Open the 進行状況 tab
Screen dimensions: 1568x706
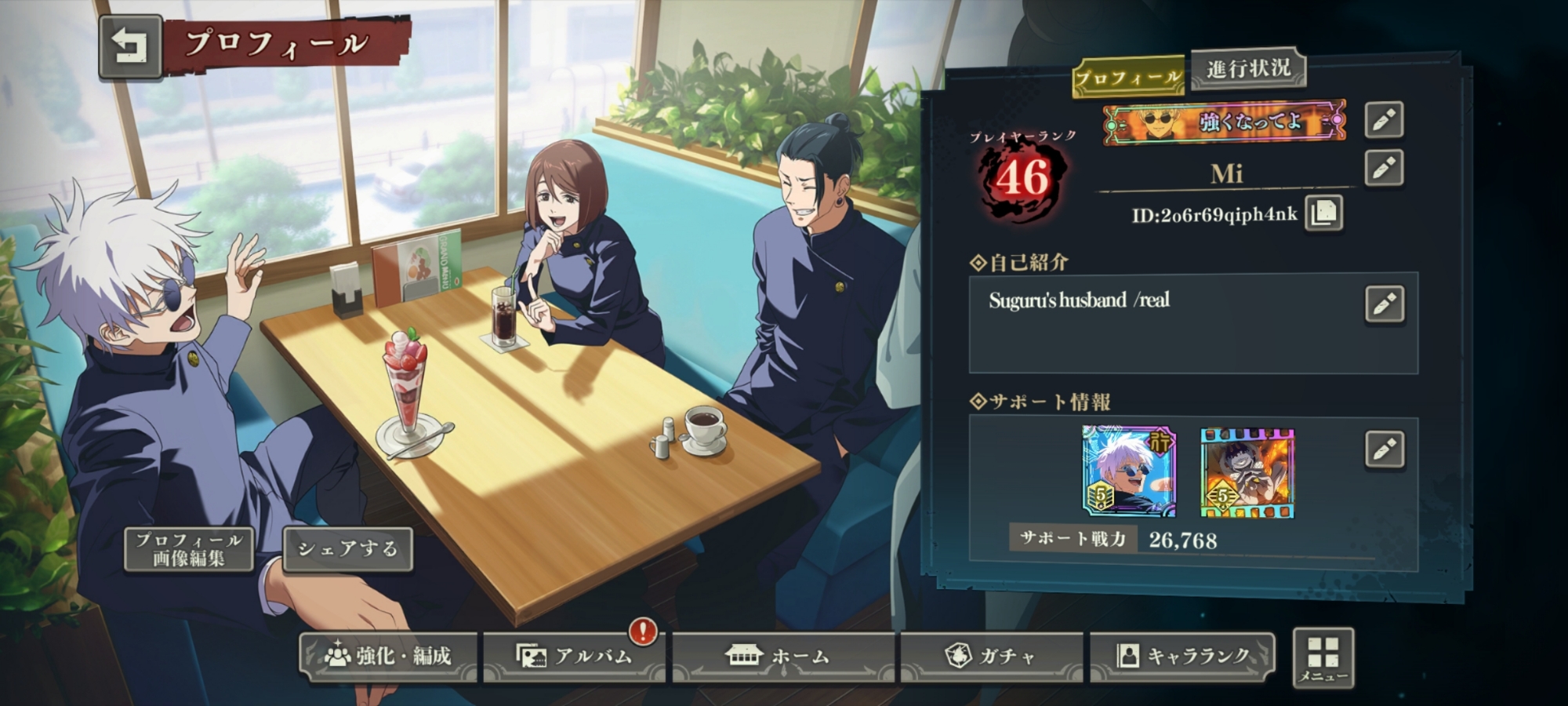click(x=1248, y=69)
